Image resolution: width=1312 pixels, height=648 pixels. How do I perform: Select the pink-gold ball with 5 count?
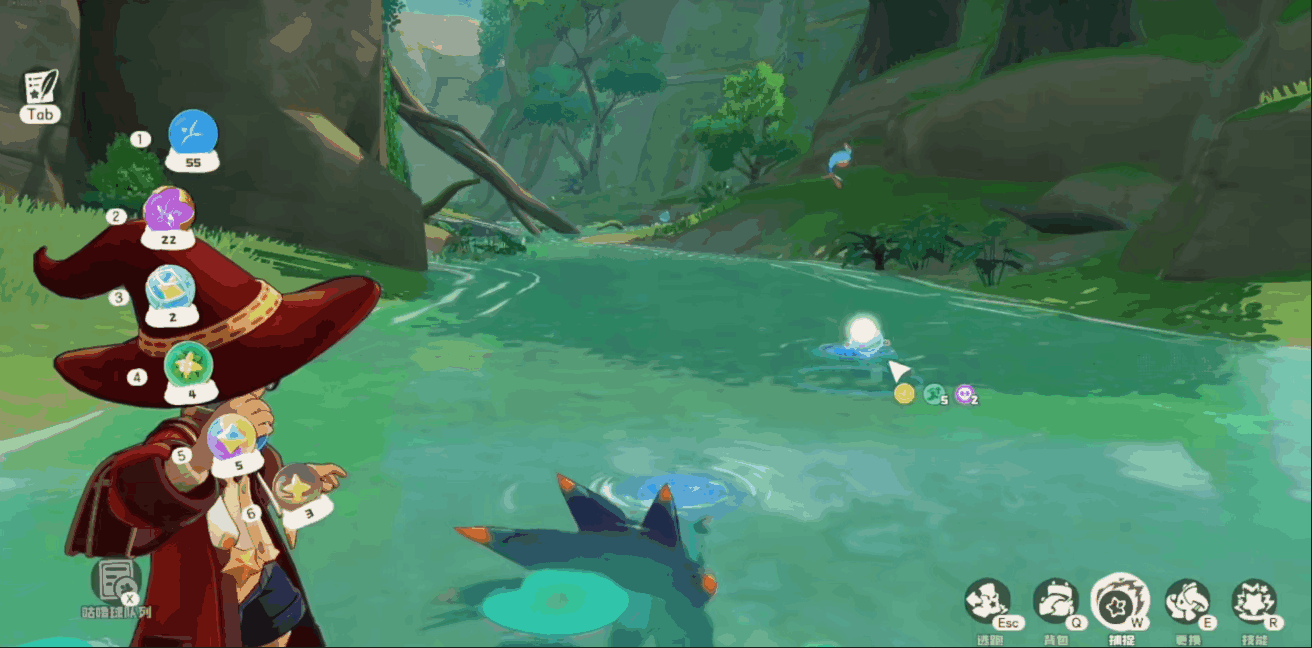[x=231, y=438]
